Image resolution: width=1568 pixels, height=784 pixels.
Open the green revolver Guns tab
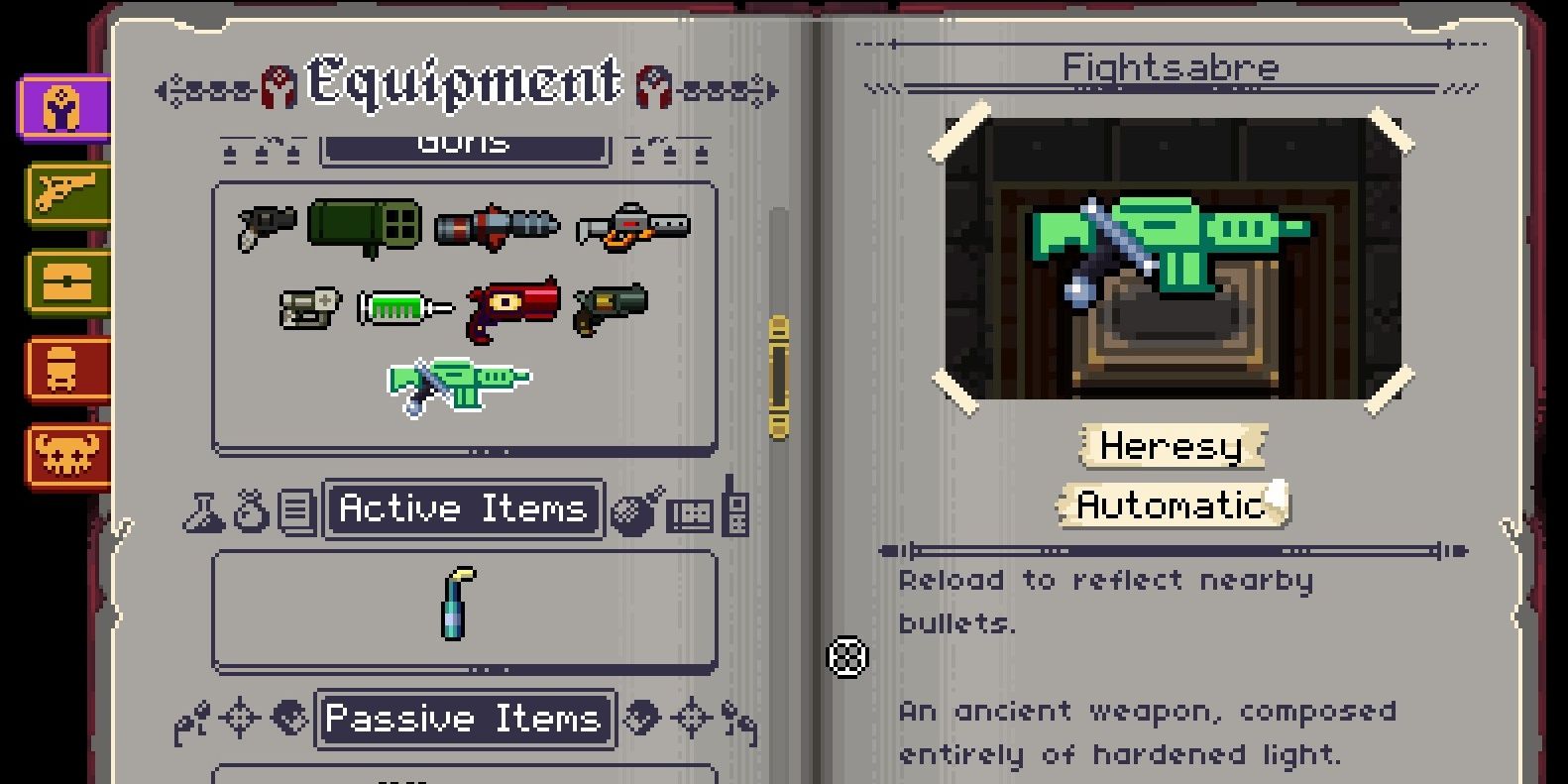click(66, 192)
